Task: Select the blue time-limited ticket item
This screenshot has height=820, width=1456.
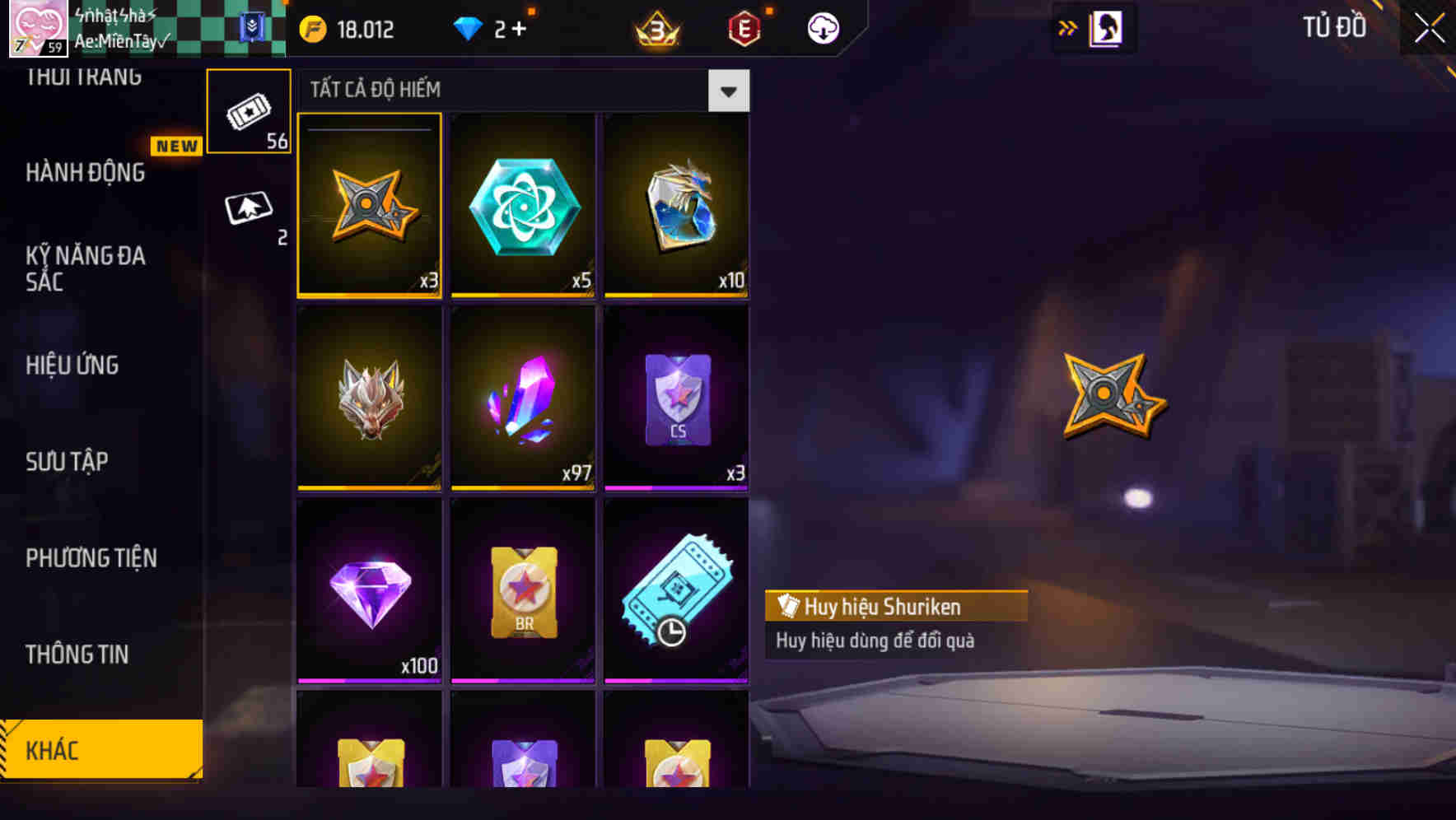Action: 676,591
